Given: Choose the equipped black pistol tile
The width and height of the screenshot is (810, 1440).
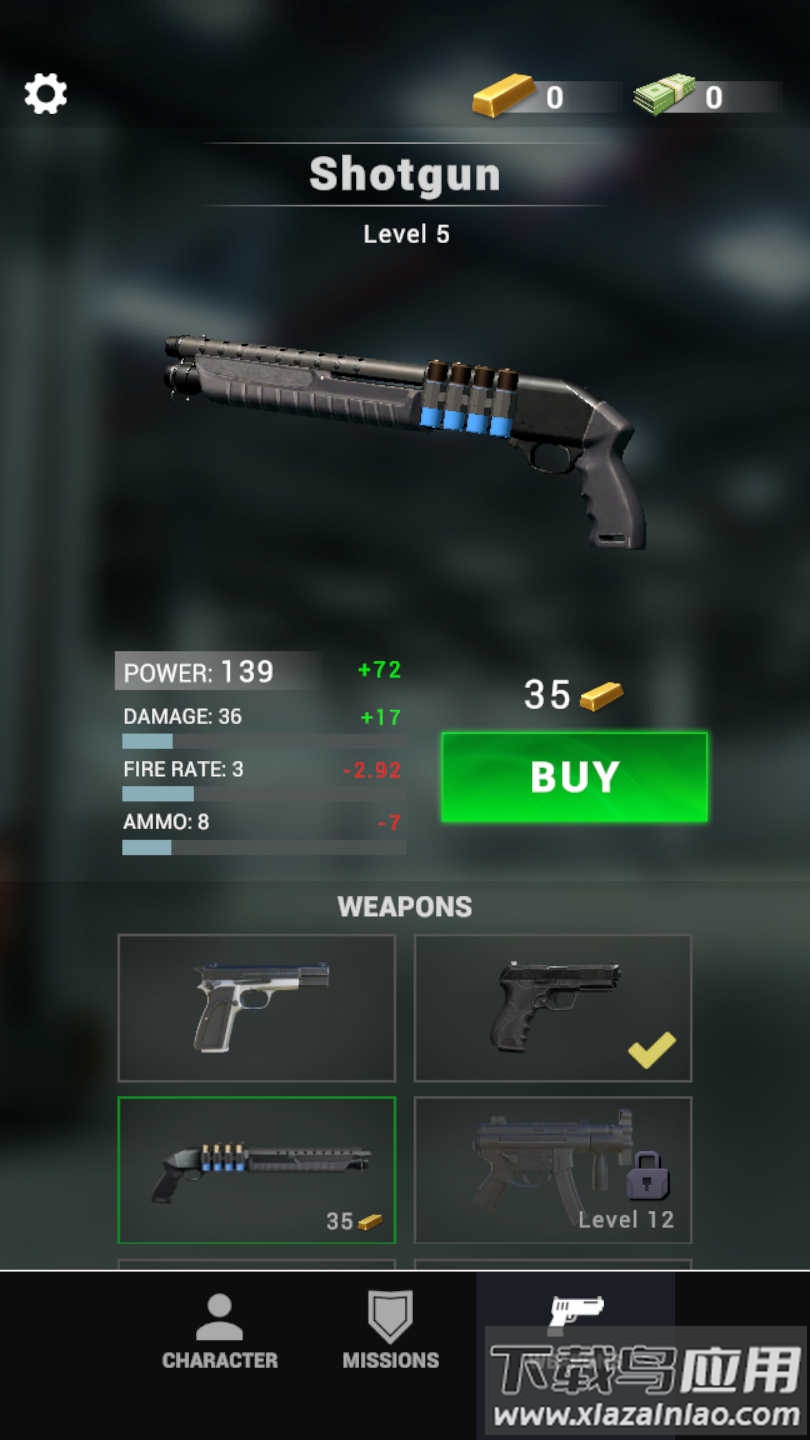Looking at the screenshot, I should pos(553,1008).
